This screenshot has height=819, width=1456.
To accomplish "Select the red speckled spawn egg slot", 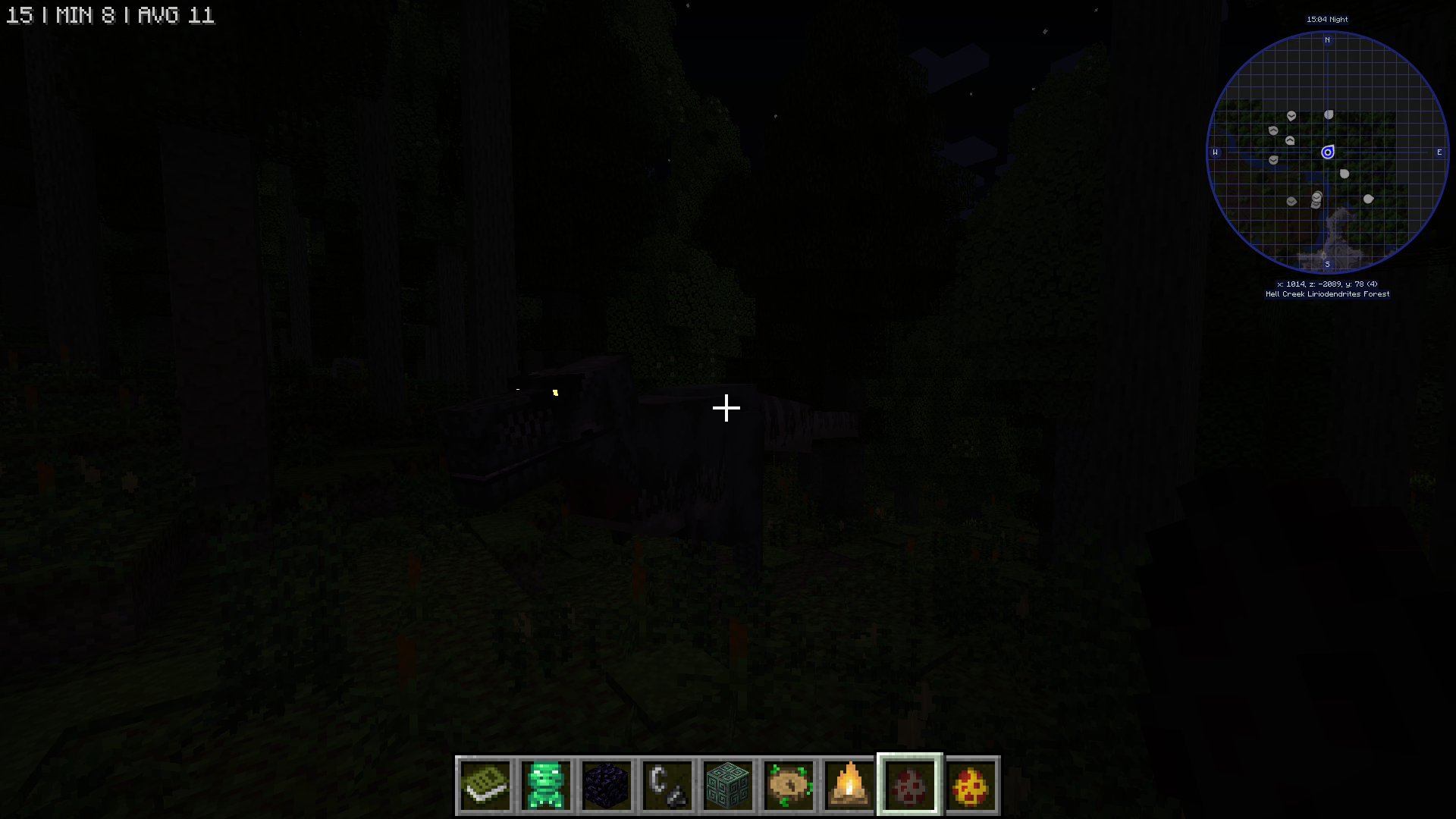I will (909, 786).
